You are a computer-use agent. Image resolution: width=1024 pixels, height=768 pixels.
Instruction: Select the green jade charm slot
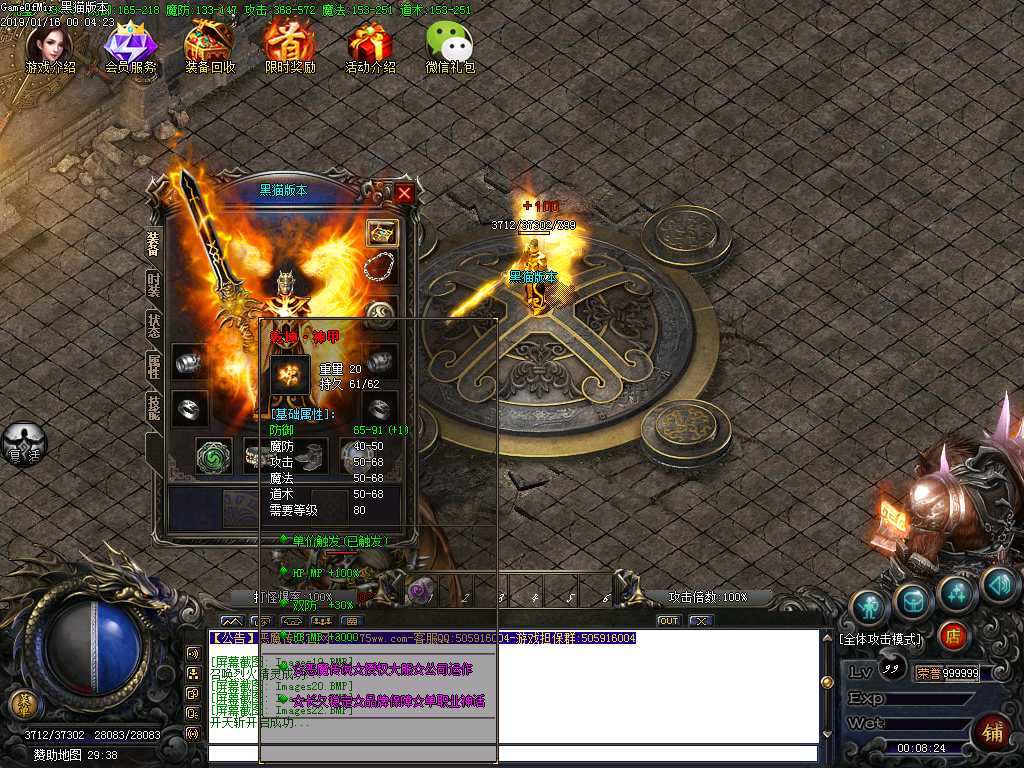click(212, 456)
